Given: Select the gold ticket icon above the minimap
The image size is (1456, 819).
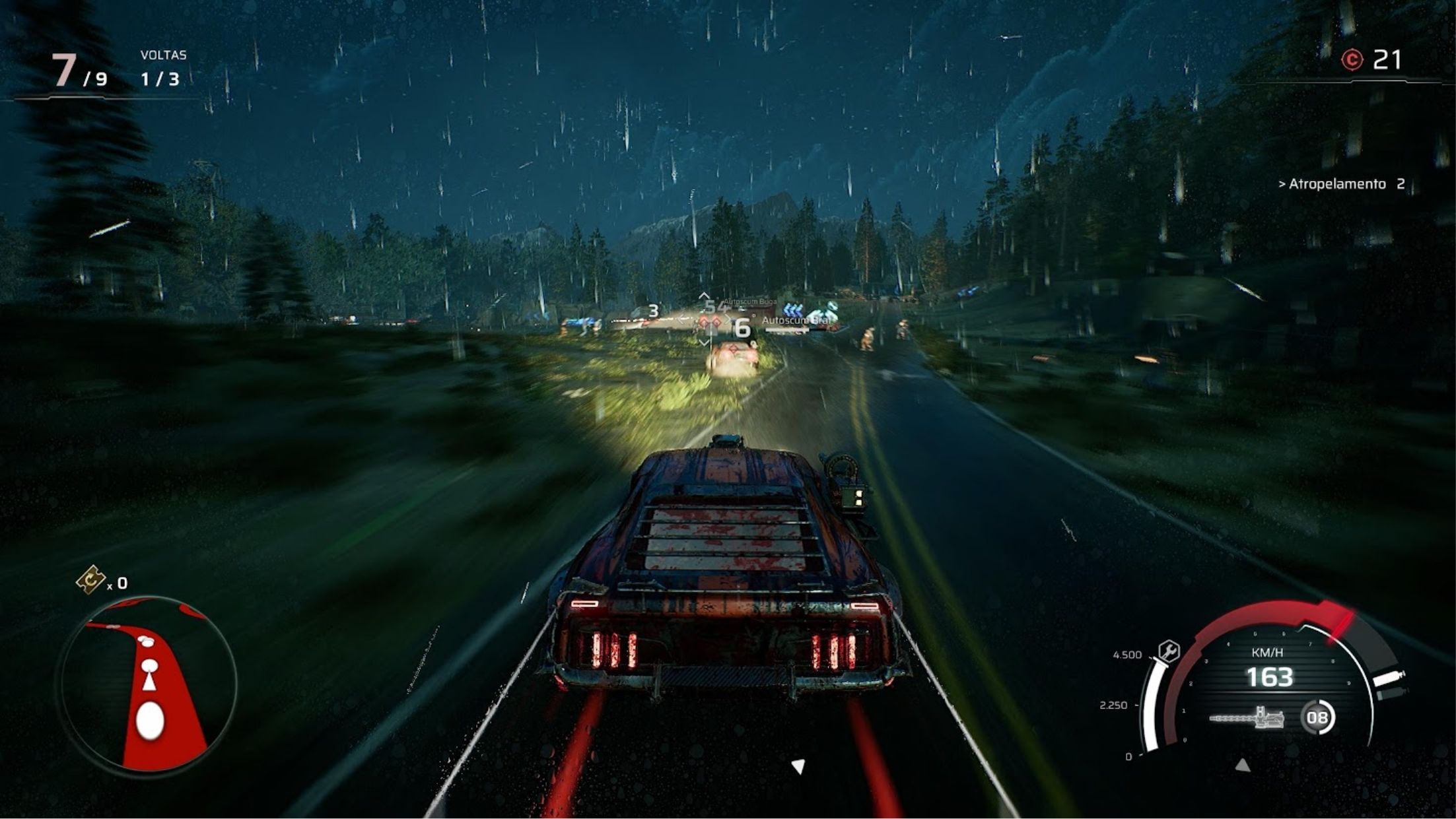Looking at the screenshot, I should tap(90, 580).
